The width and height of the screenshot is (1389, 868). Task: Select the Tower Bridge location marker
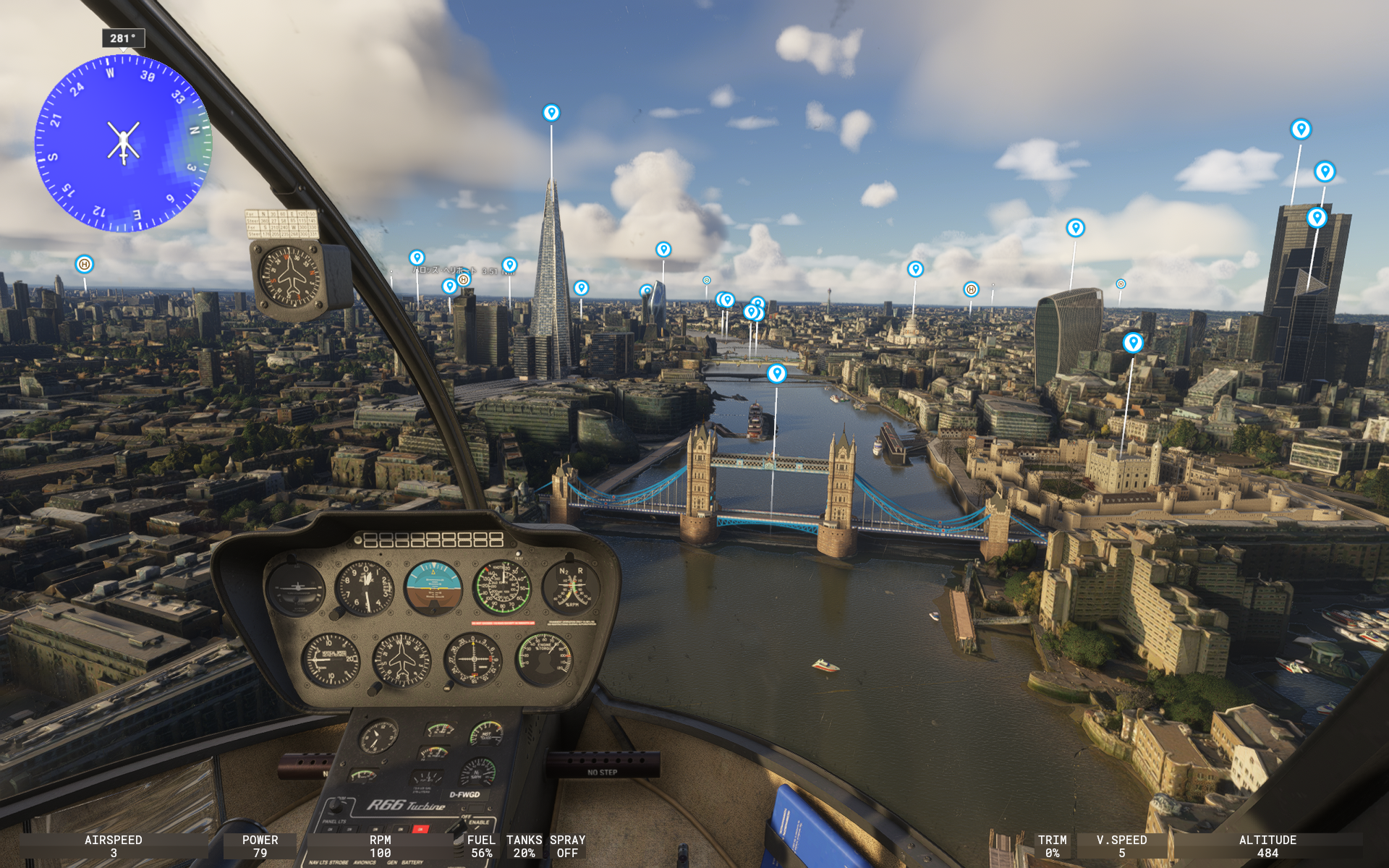point(776,373)
